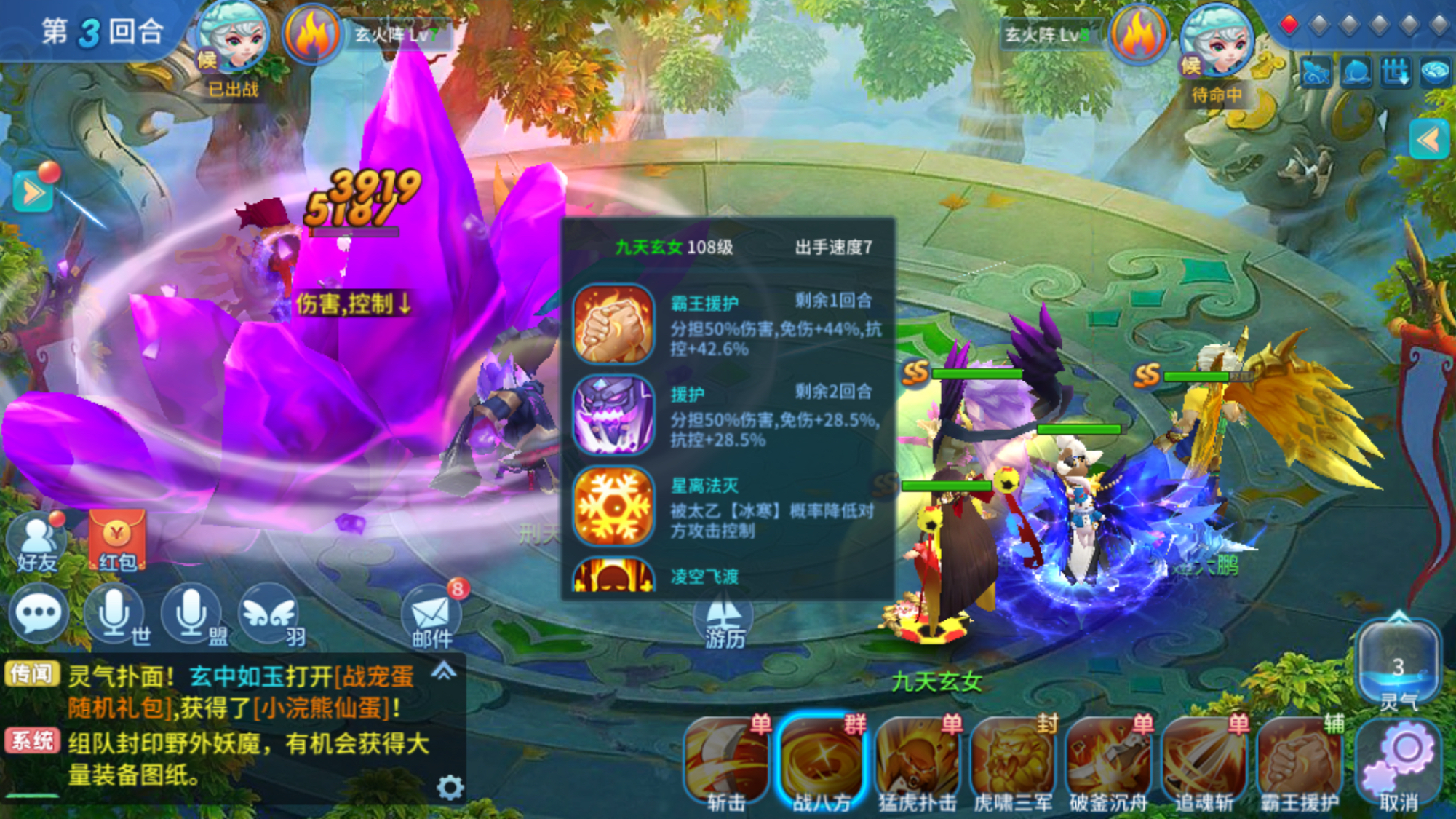Open the 好友 friends panel
Screen dimensions: 1456x819
tap(38, 539)
